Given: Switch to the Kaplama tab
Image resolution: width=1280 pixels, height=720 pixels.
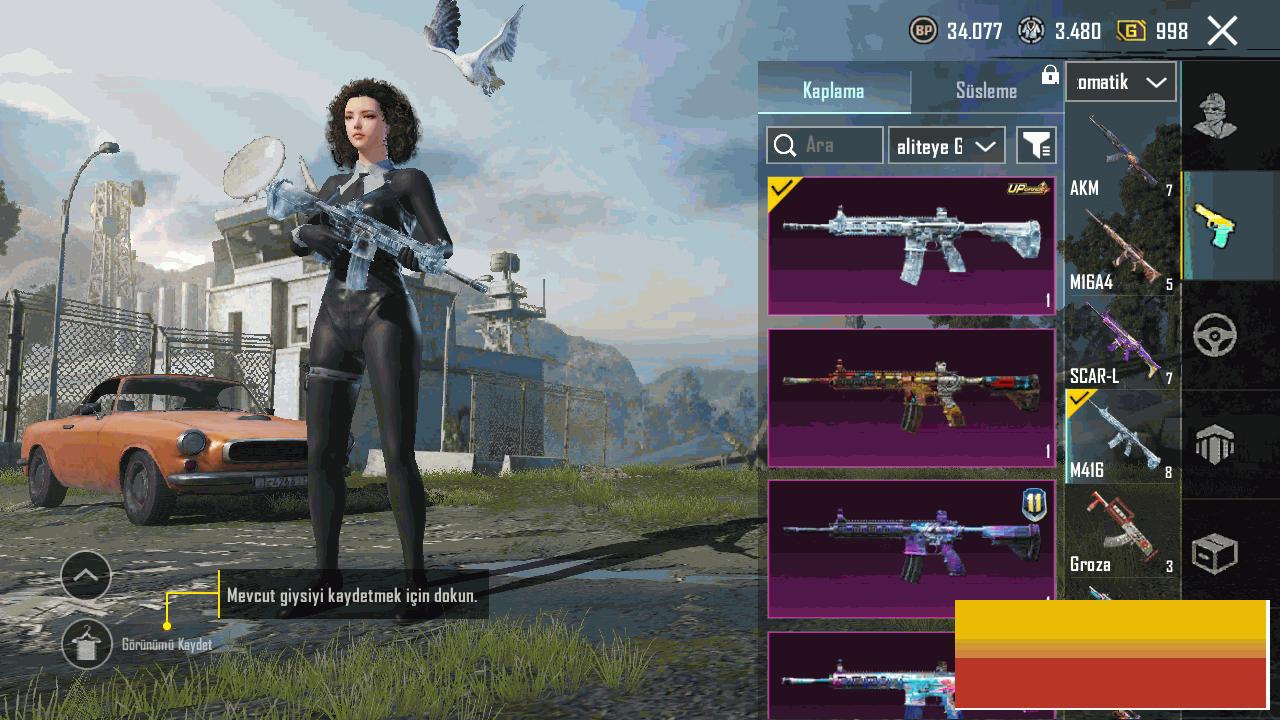Looking at the screenshot, I should click(x=834, y=91).
